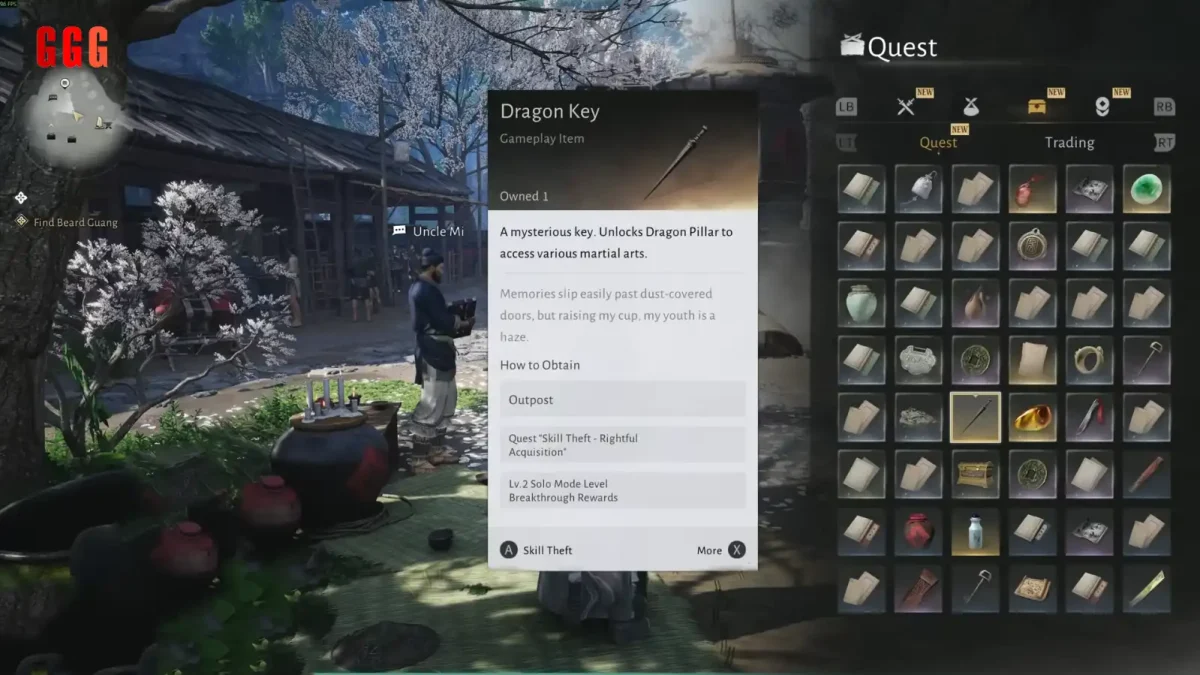Select the amber gold stone item
This screenshot has height=675, width=1200.
click(1033, 418)
